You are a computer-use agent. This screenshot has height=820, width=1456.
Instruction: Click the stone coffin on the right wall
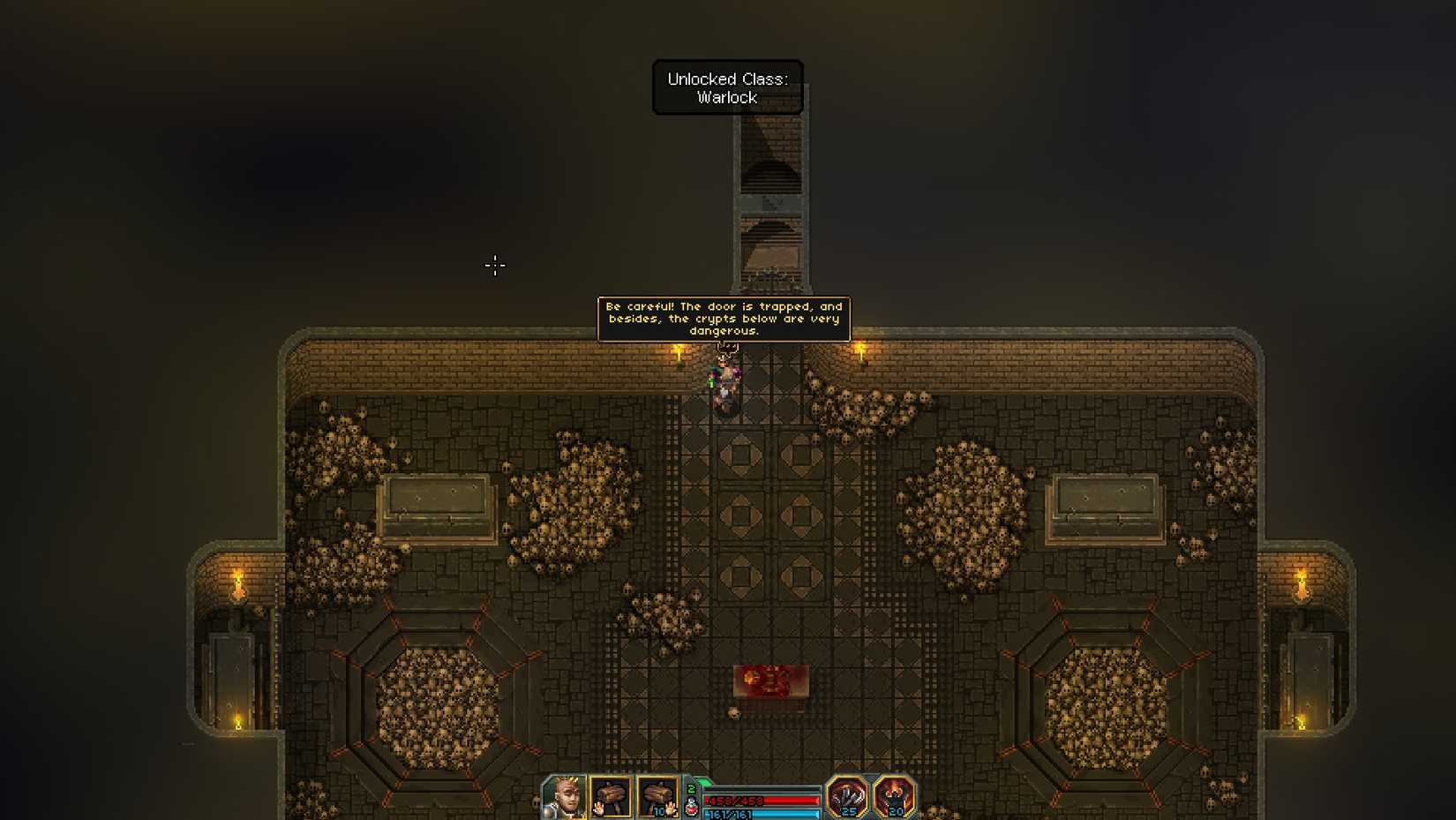pyautogui.click(x=1103, y=505)
